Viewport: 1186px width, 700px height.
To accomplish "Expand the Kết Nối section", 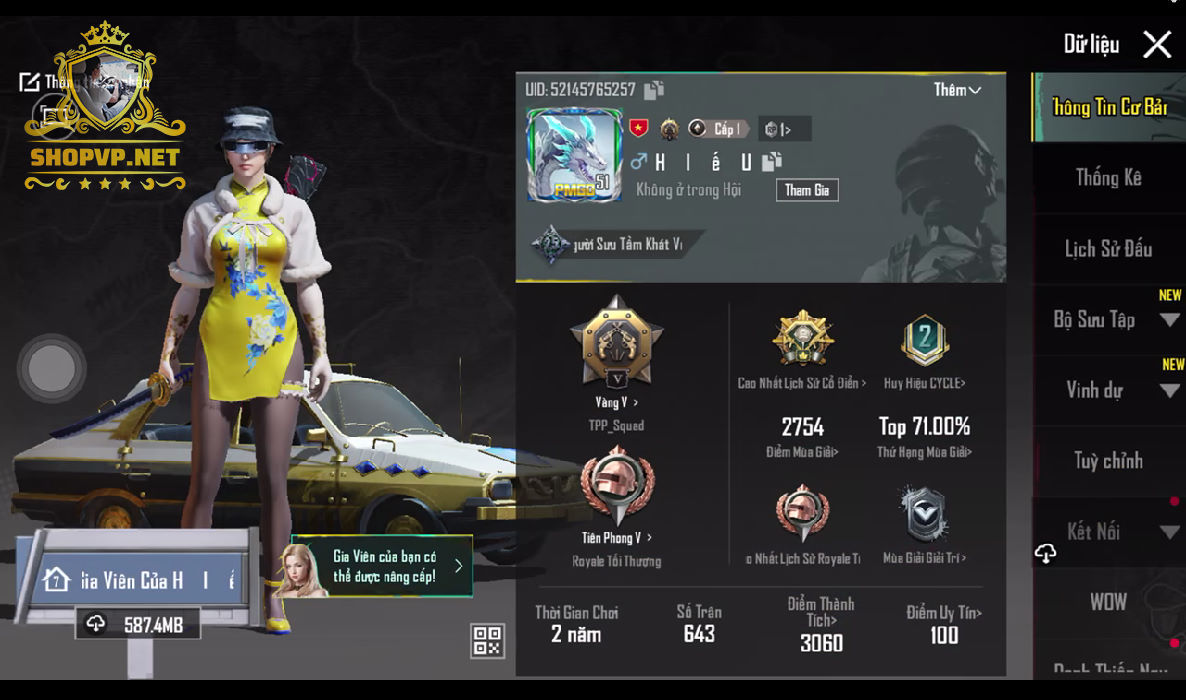I will coord(1169,532).
